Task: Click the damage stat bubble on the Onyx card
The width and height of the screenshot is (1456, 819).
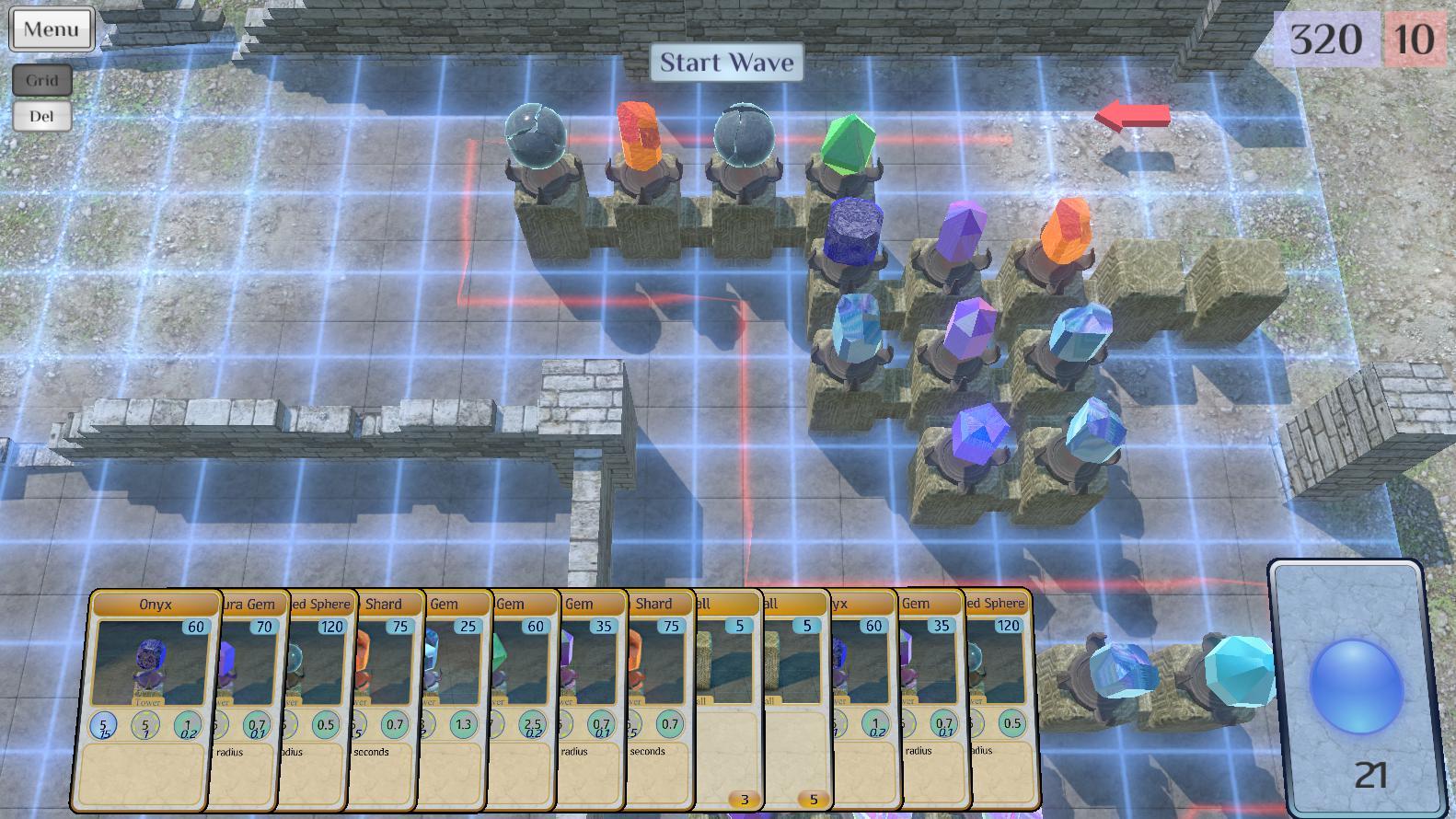Action: pos(104,725)
